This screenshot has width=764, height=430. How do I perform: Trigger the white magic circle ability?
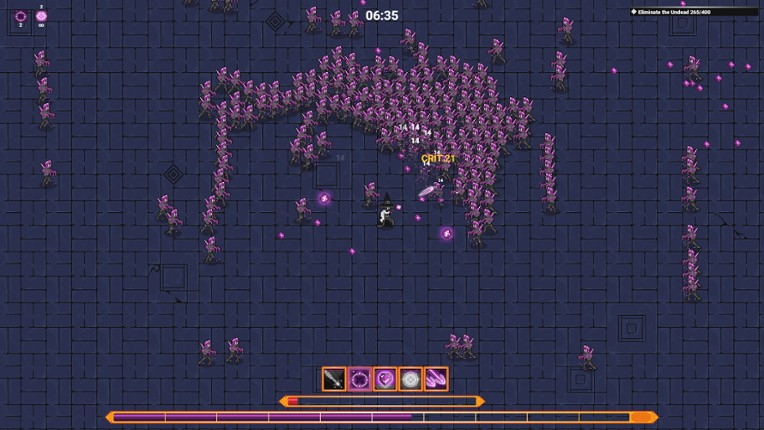(x=410, y=379)
